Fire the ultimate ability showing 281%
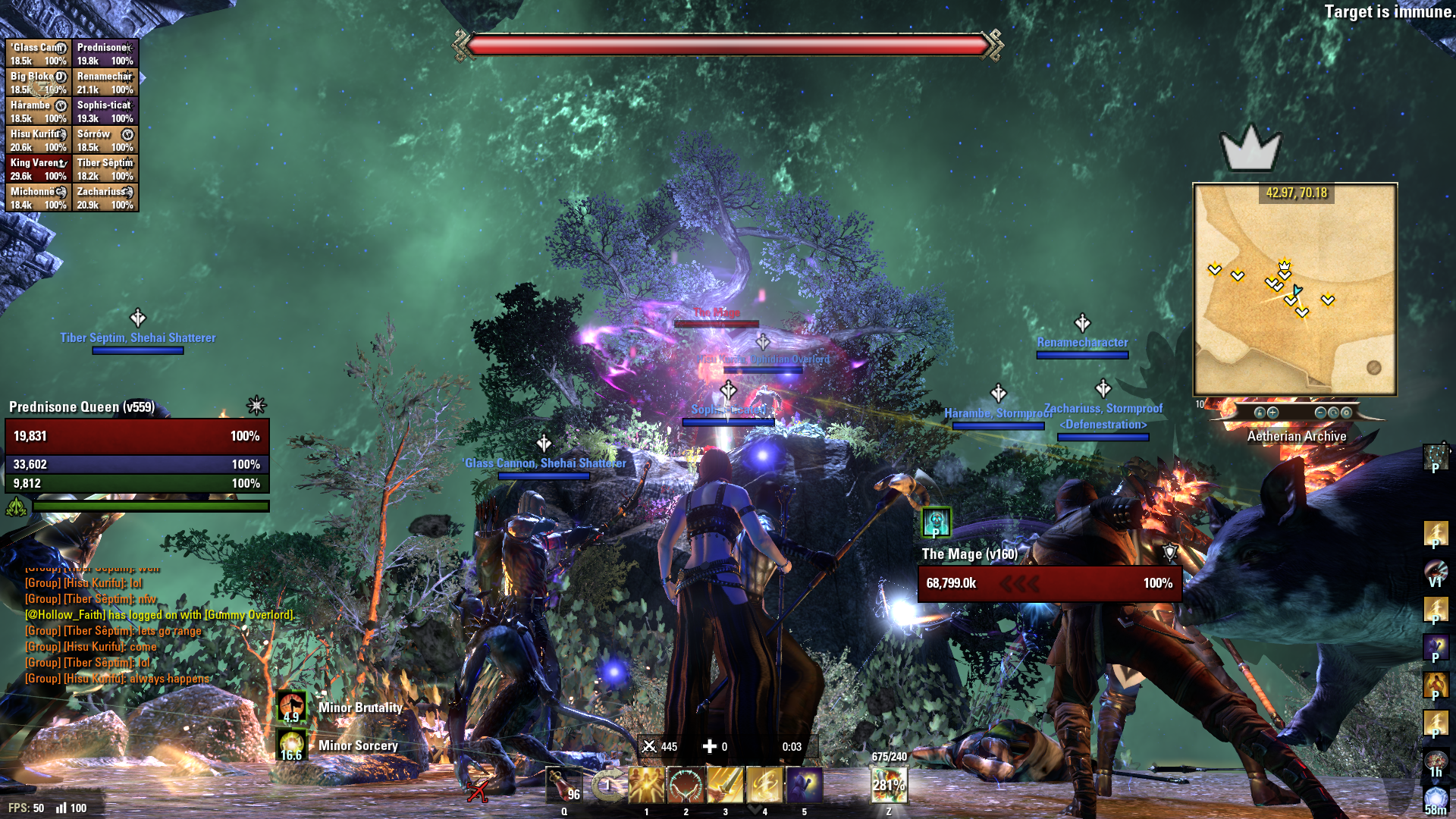The width and height of the screenshot is (1456, 819). (888, 785)
